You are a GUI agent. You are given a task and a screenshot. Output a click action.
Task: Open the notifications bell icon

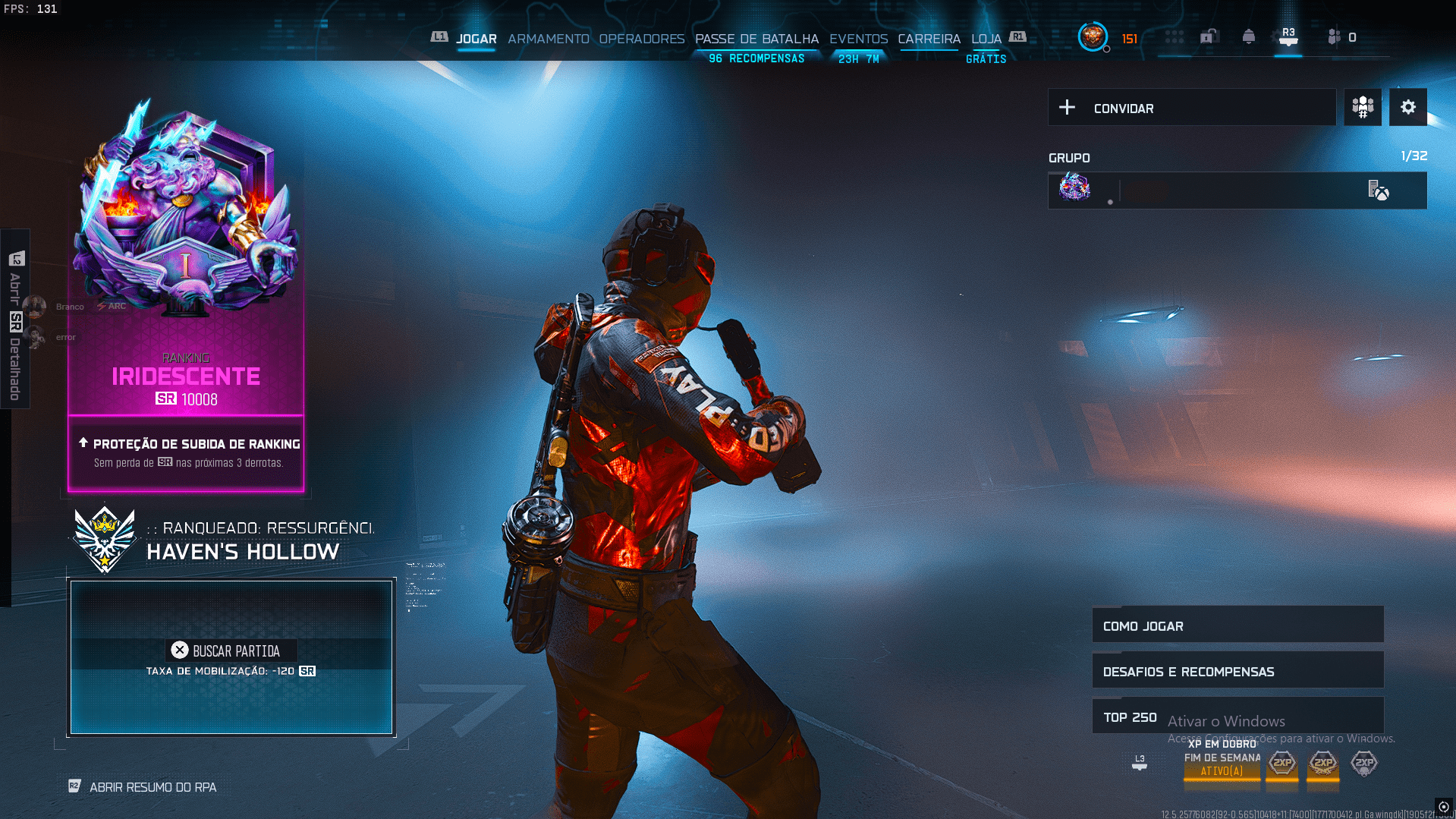coord(1248,37)
